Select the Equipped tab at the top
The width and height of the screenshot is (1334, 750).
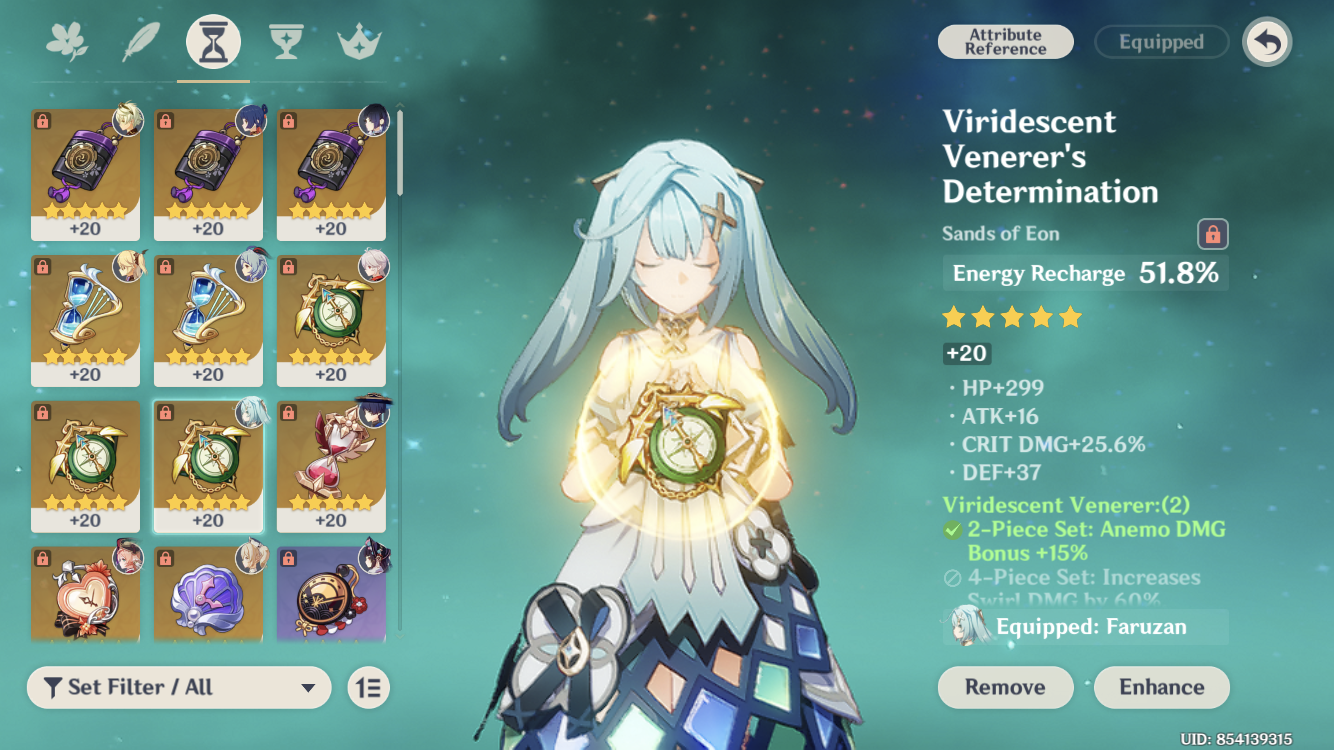click(1161, 41)
